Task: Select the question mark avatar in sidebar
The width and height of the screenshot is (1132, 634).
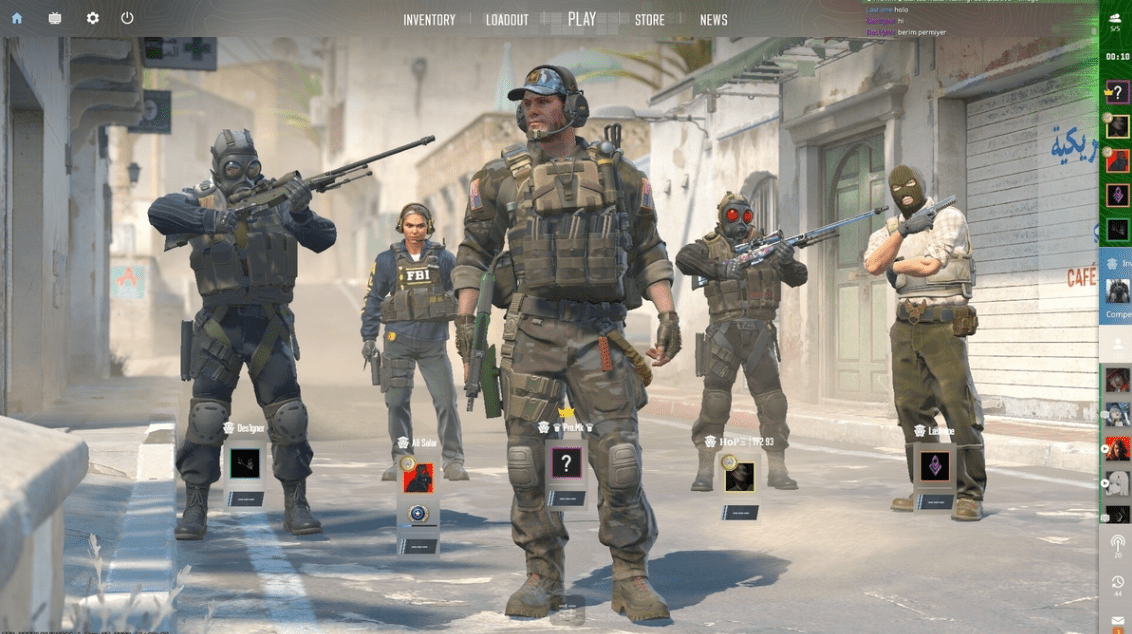Action: [x=1117, y=93]
